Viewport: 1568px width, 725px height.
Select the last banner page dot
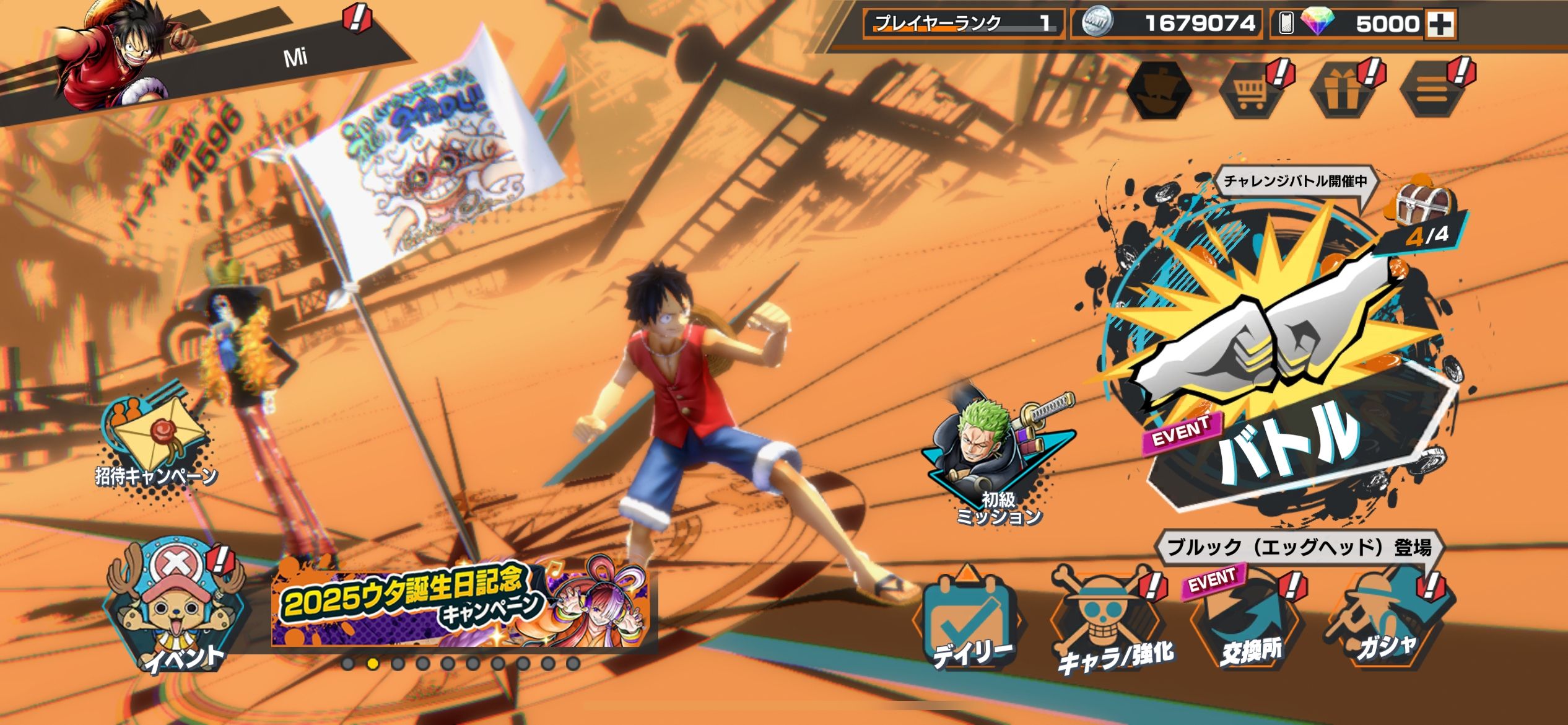573,664
